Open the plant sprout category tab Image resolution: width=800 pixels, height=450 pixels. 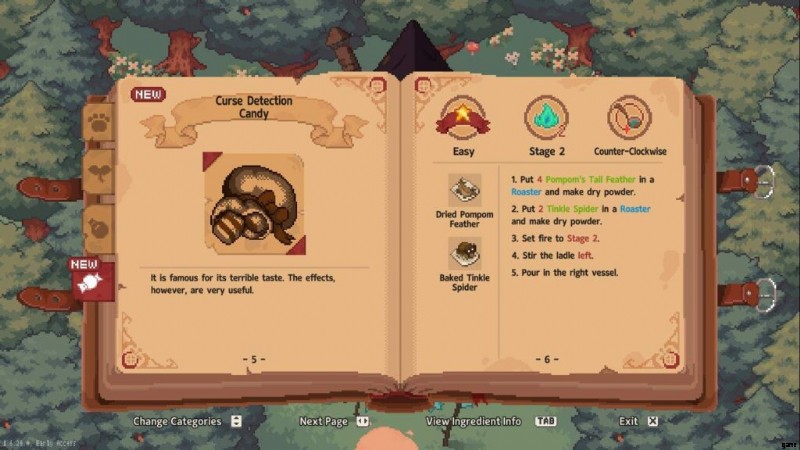point(98,171)
